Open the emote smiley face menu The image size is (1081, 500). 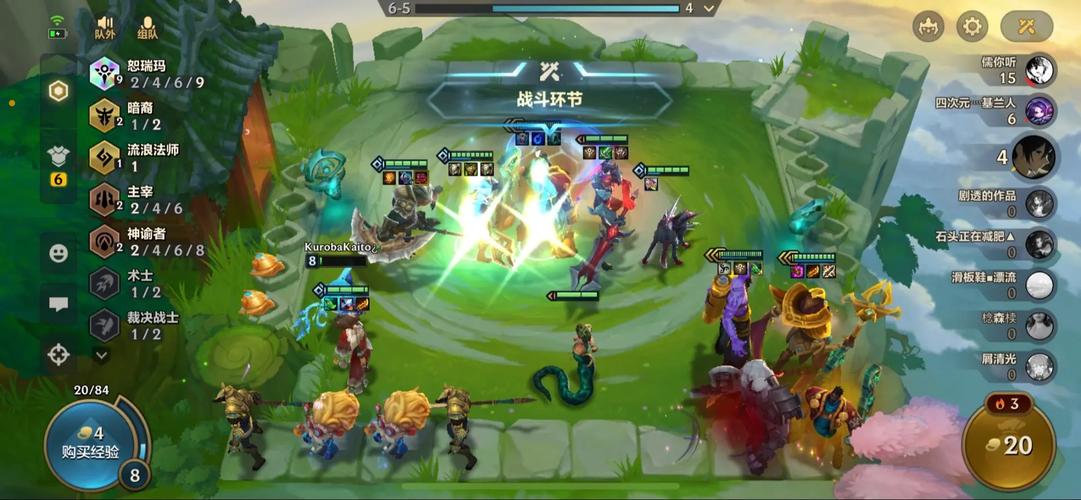pyautogui.click(x=59, y=253)
